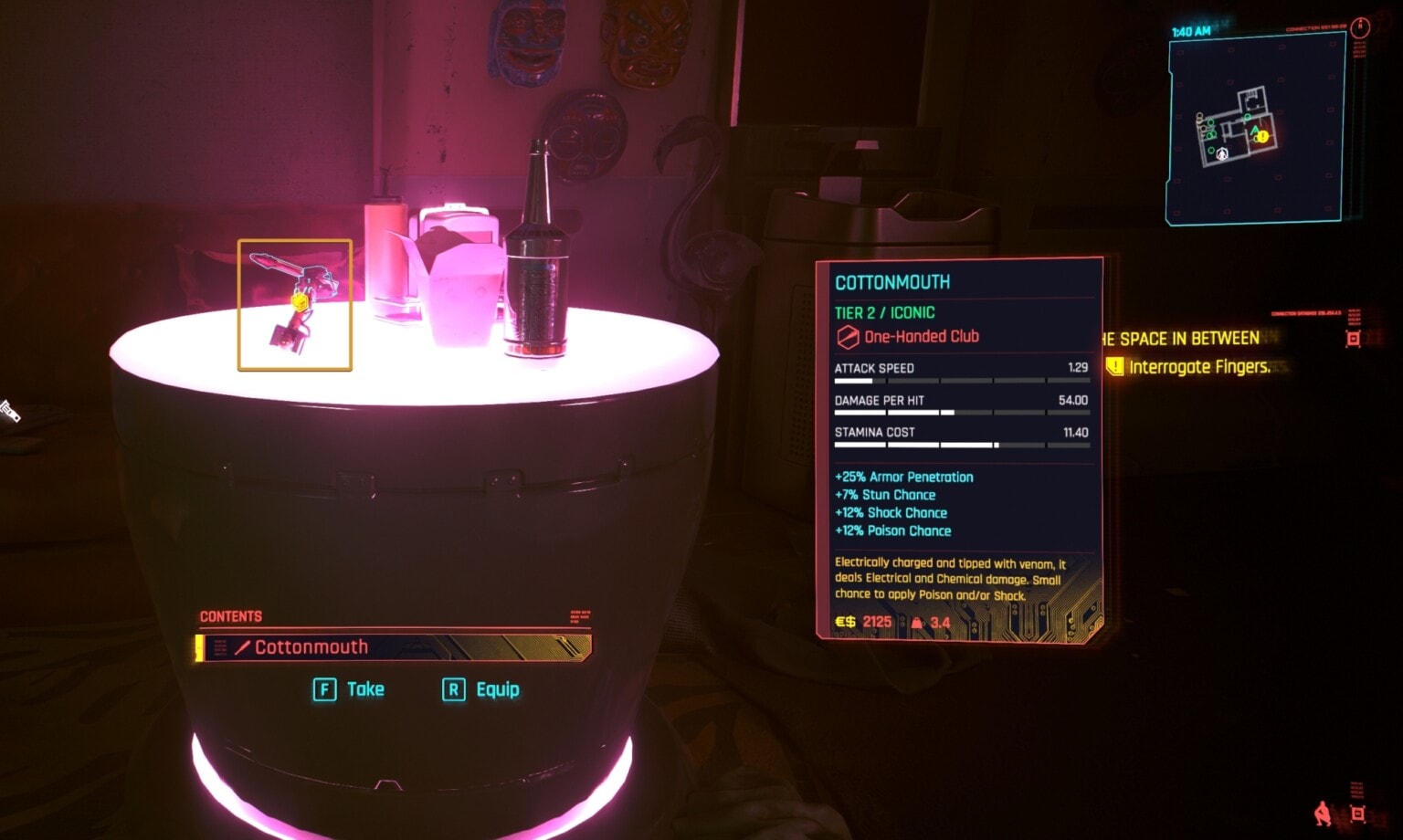Click a green enemy dot on the minimap

(1211, 121)
